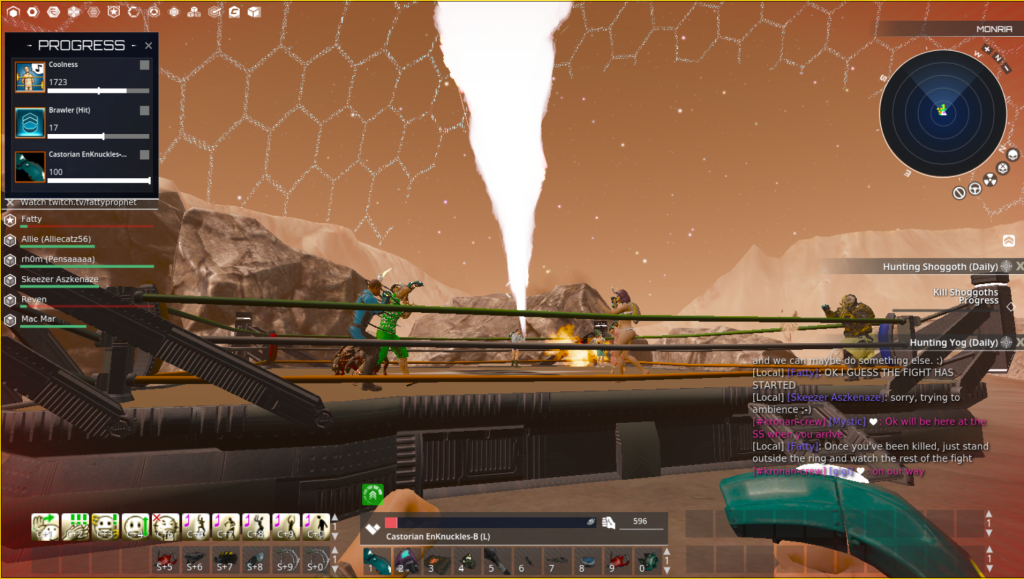Close the Progress panel
The height and width of the screenshot is (579, 1024).
pos(149,45)
